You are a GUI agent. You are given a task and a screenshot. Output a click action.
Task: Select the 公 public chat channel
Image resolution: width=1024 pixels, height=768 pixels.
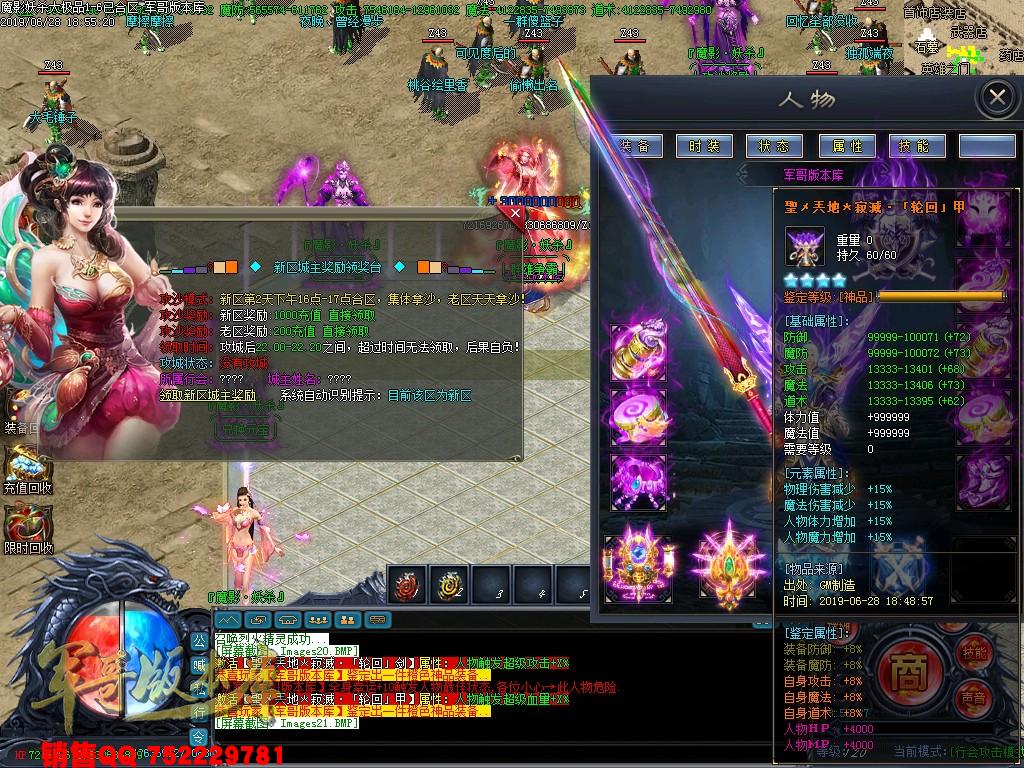[x=198, y=639]
